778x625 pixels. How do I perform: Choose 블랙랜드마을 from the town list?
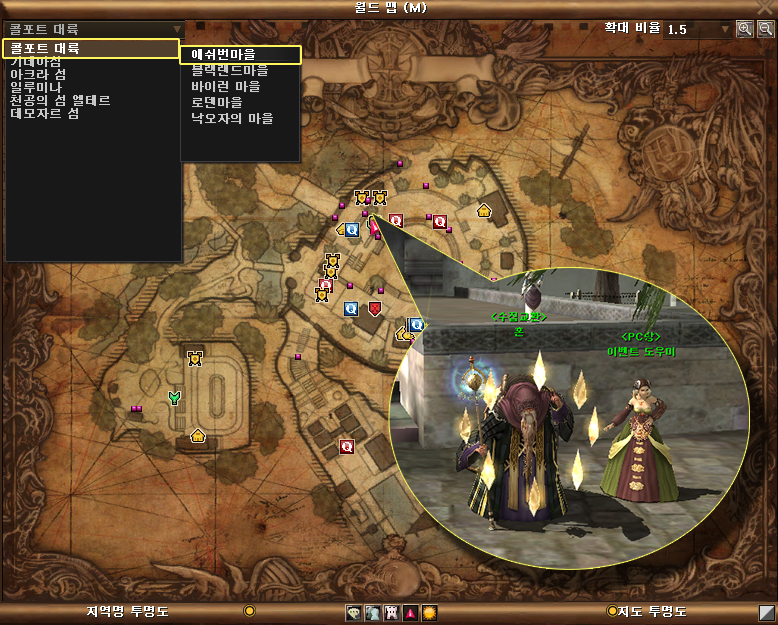tap(230, 71)
